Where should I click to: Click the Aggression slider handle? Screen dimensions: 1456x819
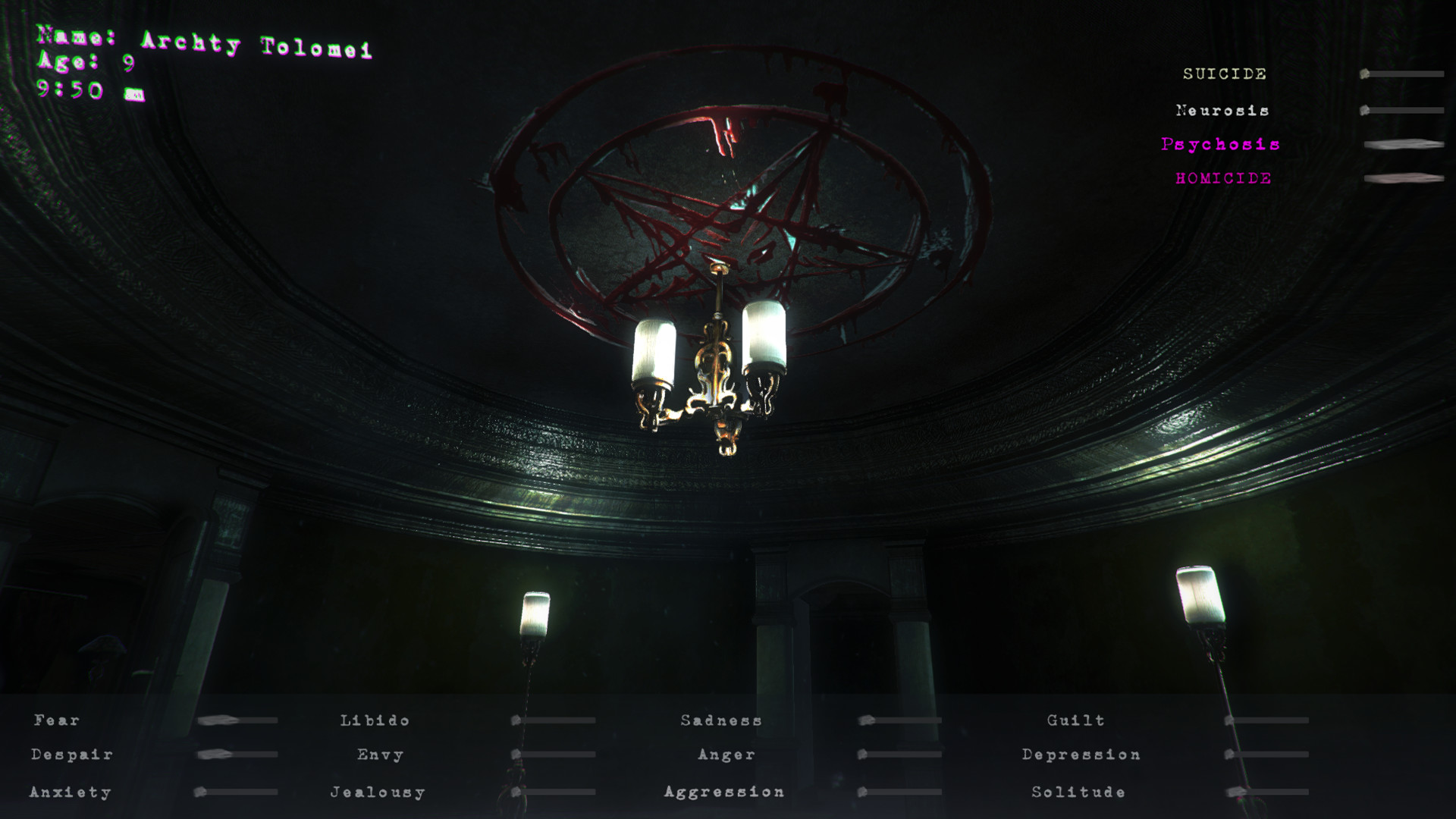(x=864, y=791)
